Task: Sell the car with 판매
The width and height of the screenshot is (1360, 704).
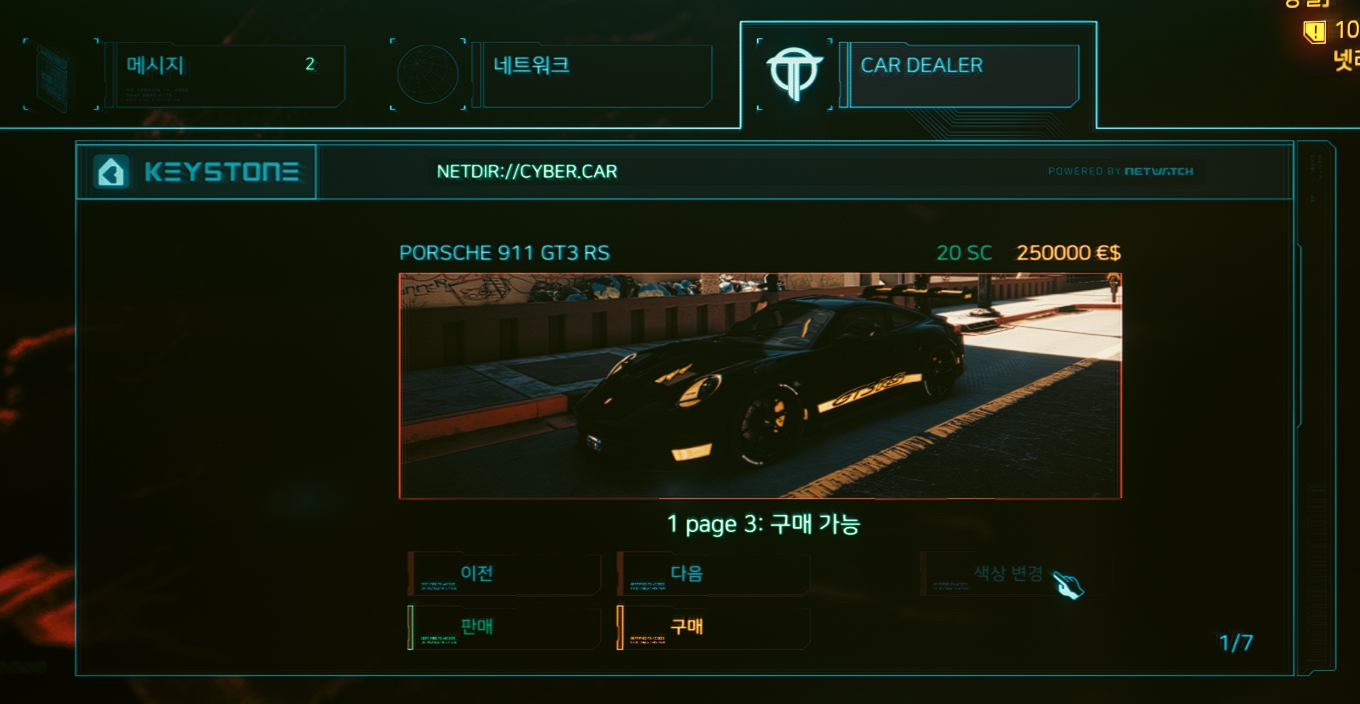Action: click(x=505, y=628)
